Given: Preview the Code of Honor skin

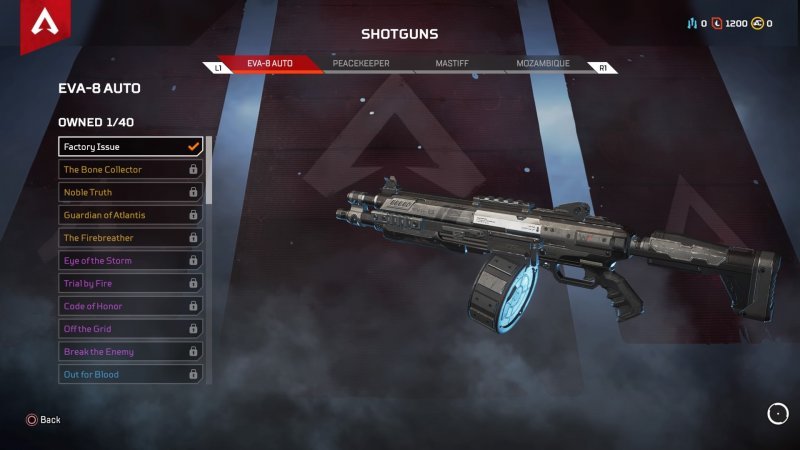Looking at the screenshot, I should [131, 306].
